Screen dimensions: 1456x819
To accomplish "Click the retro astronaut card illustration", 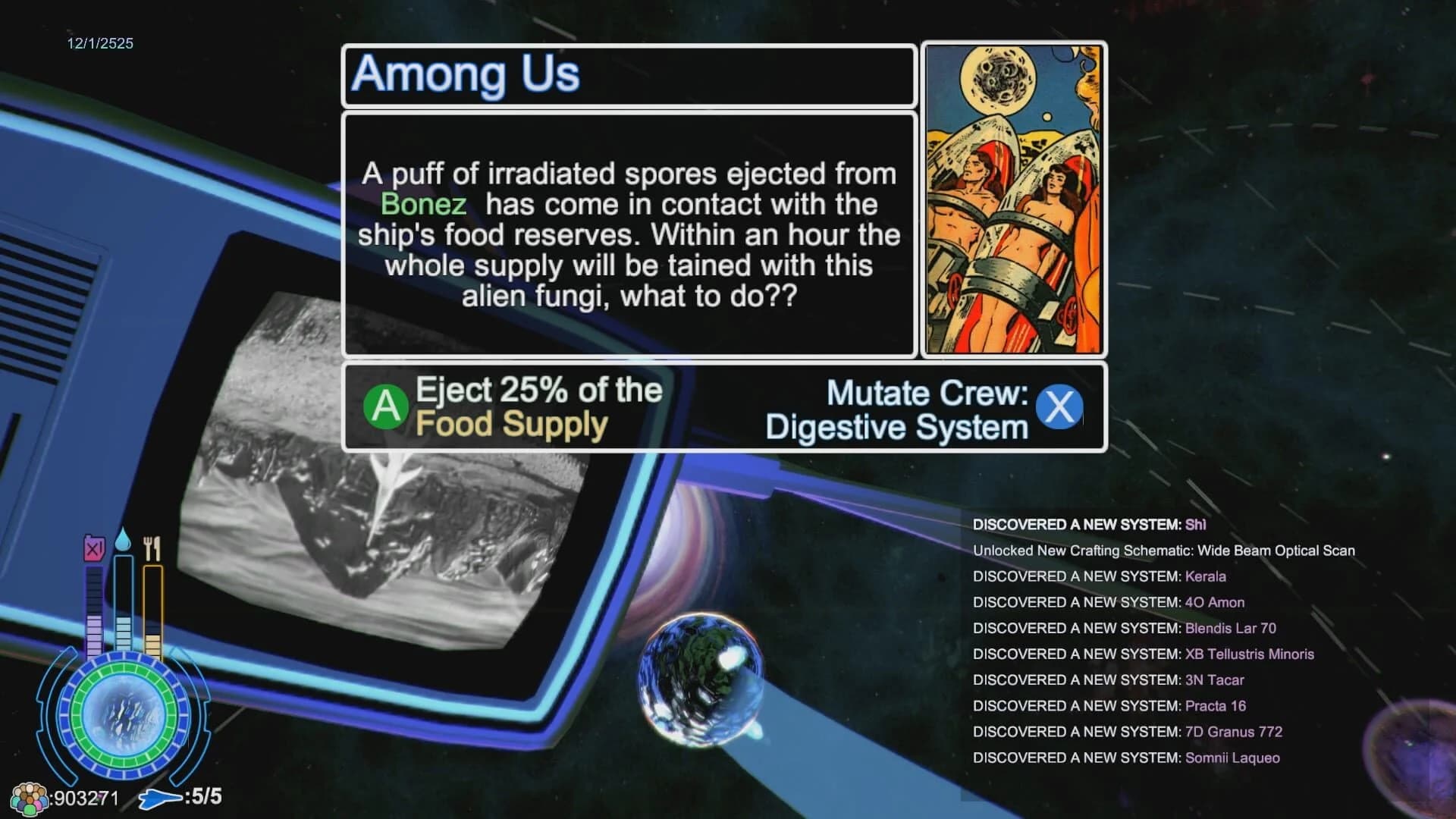I will [x=1013, y=199].
